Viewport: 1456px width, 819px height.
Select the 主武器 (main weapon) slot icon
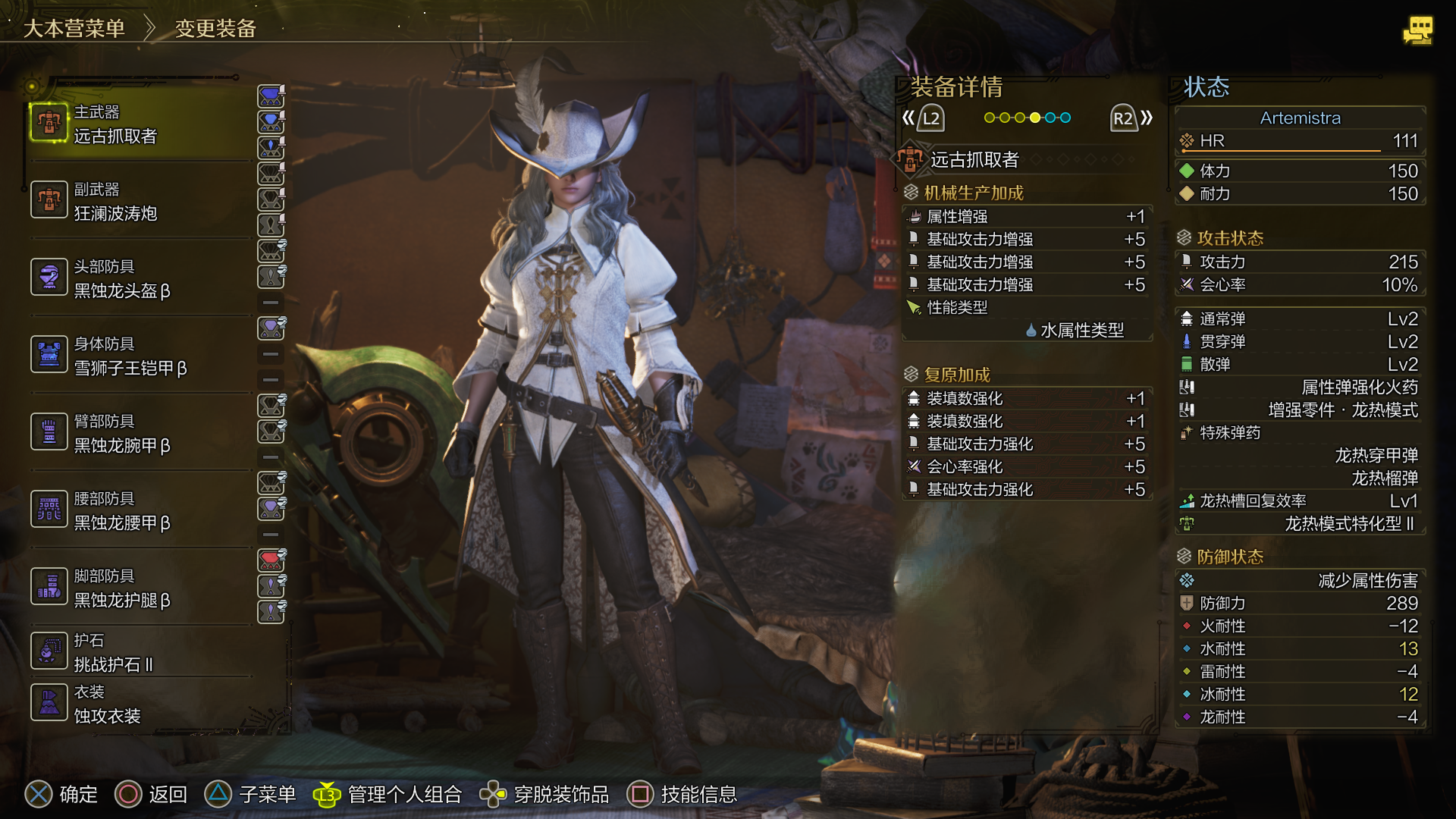(x=49, y=123)
